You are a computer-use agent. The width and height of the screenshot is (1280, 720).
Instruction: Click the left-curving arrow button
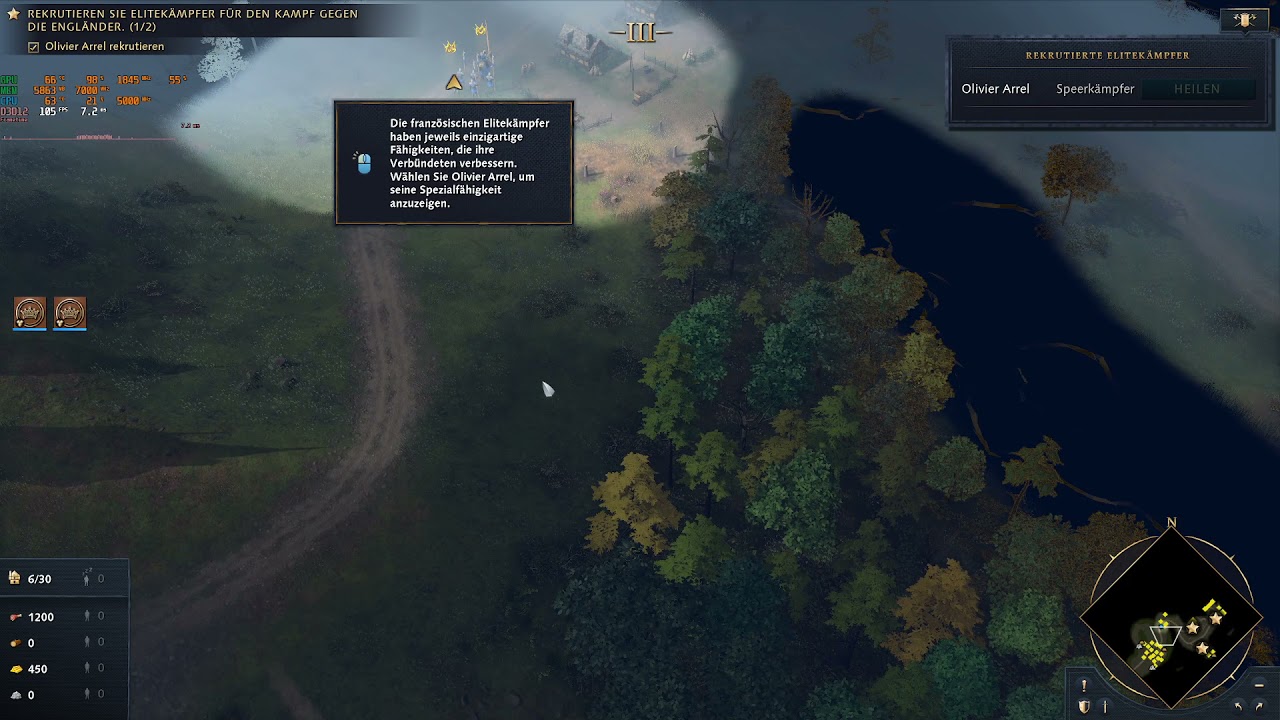click(x=1238, y=707)
